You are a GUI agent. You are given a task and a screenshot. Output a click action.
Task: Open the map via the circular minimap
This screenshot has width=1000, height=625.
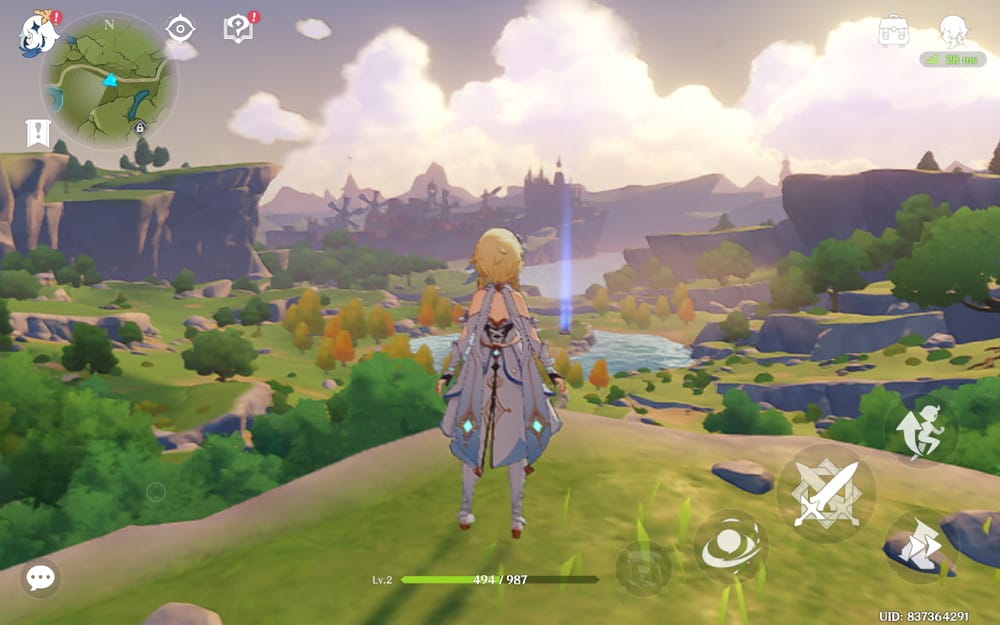point(109,81)
